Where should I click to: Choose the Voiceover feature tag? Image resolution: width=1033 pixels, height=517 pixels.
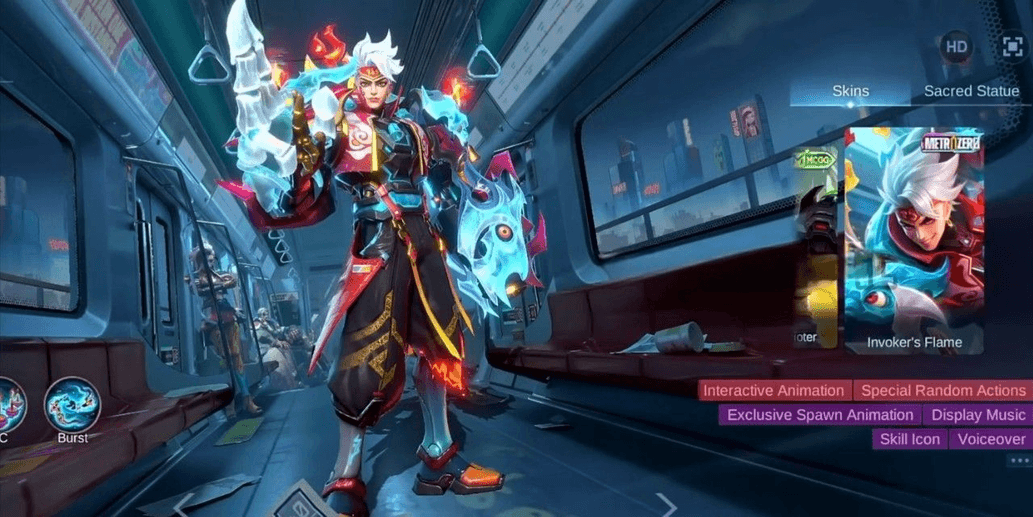pyautogui.click(x=991, y=439)
